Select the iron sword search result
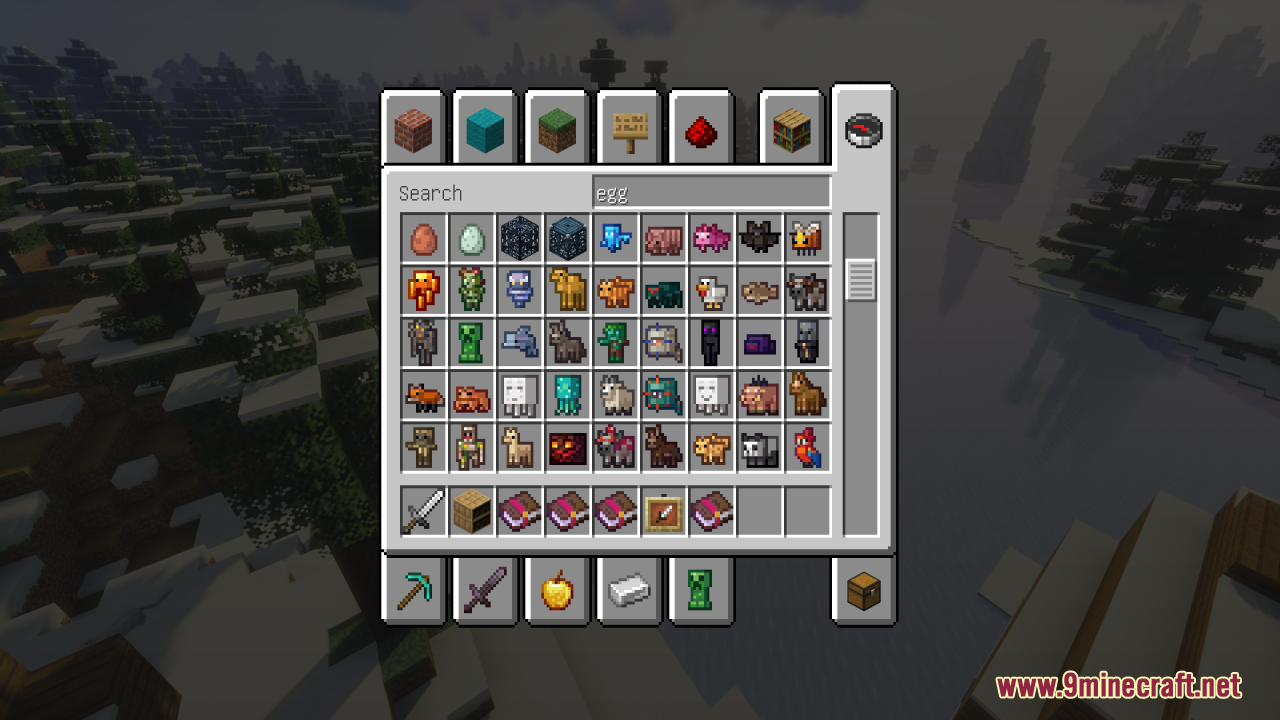Viewport: 1280px width, 720px height. 424,512
